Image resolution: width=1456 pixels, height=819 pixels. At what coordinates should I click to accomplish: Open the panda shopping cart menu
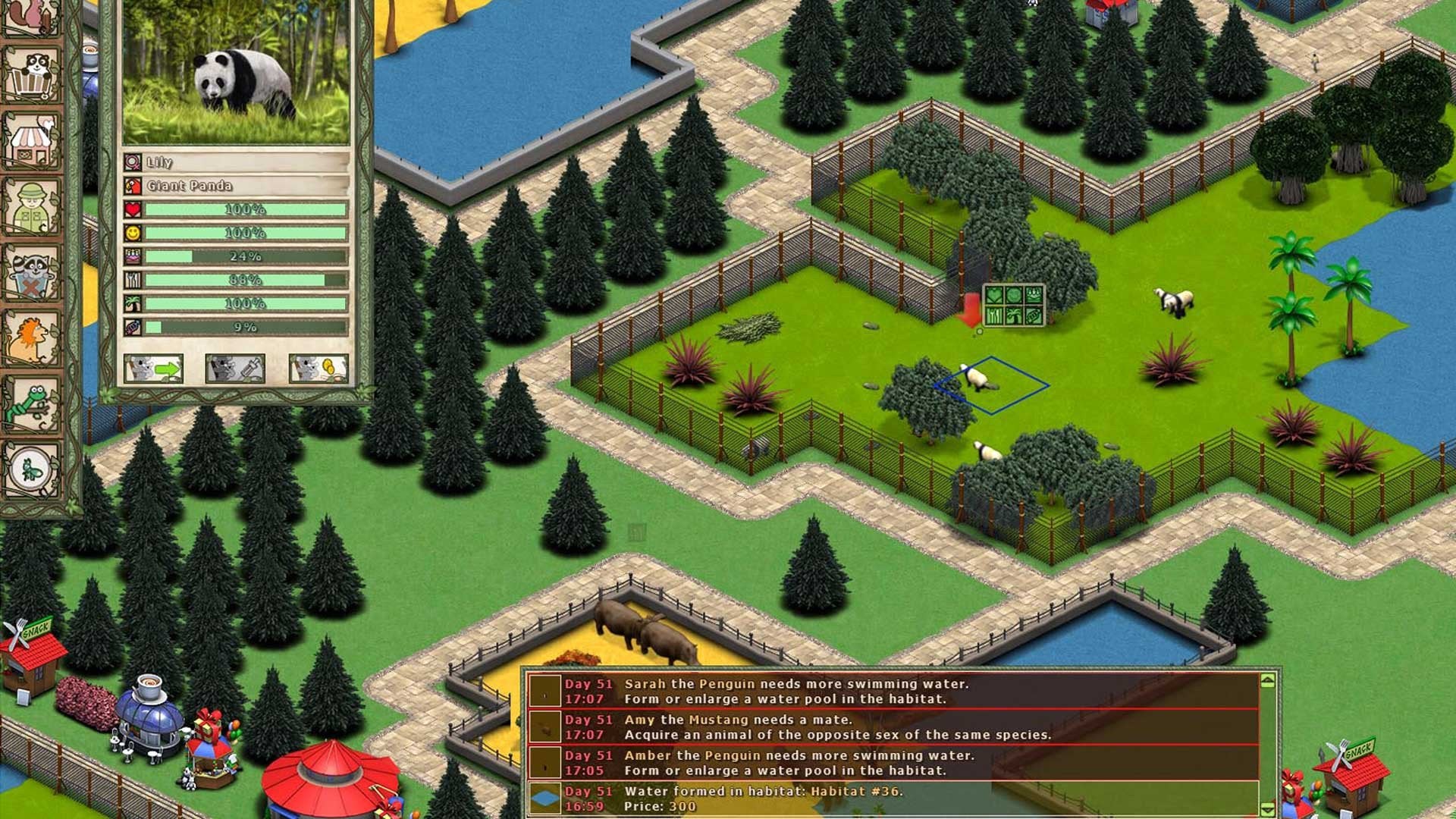coord(32,74)
